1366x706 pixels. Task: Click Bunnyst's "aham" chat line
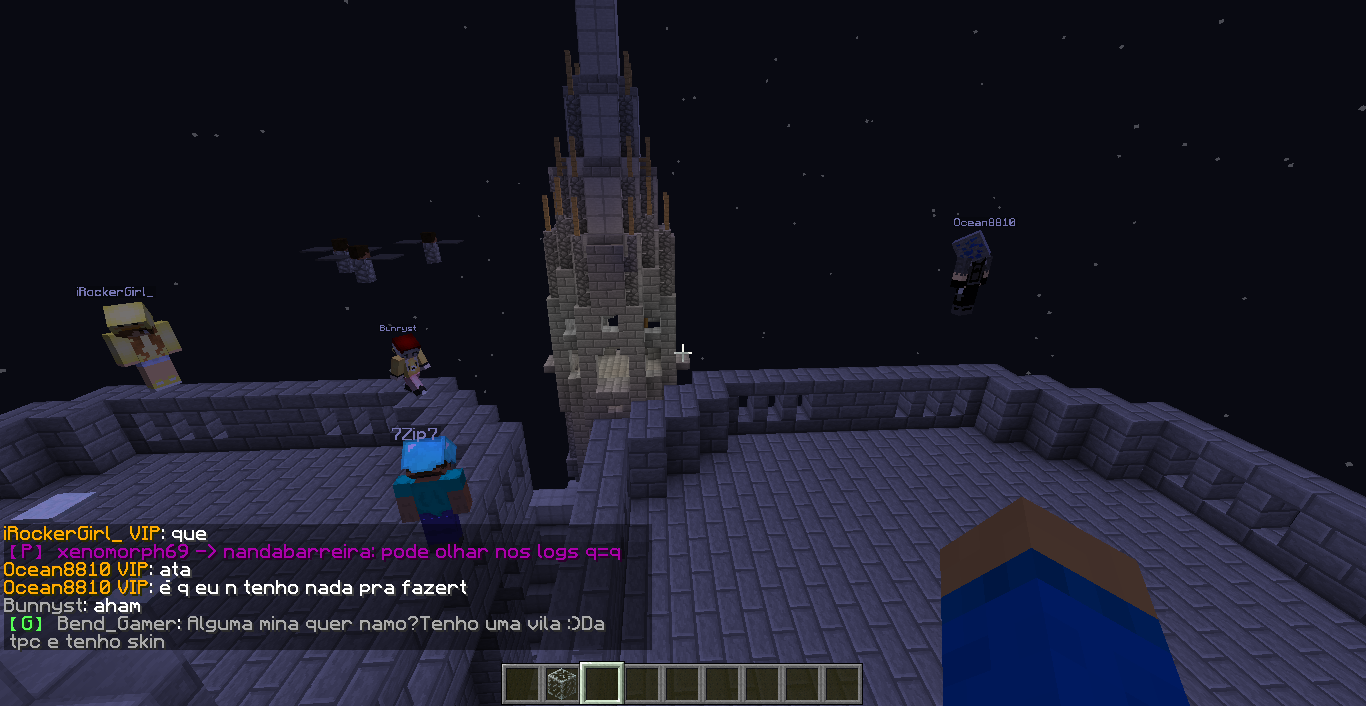pos(72,606)
